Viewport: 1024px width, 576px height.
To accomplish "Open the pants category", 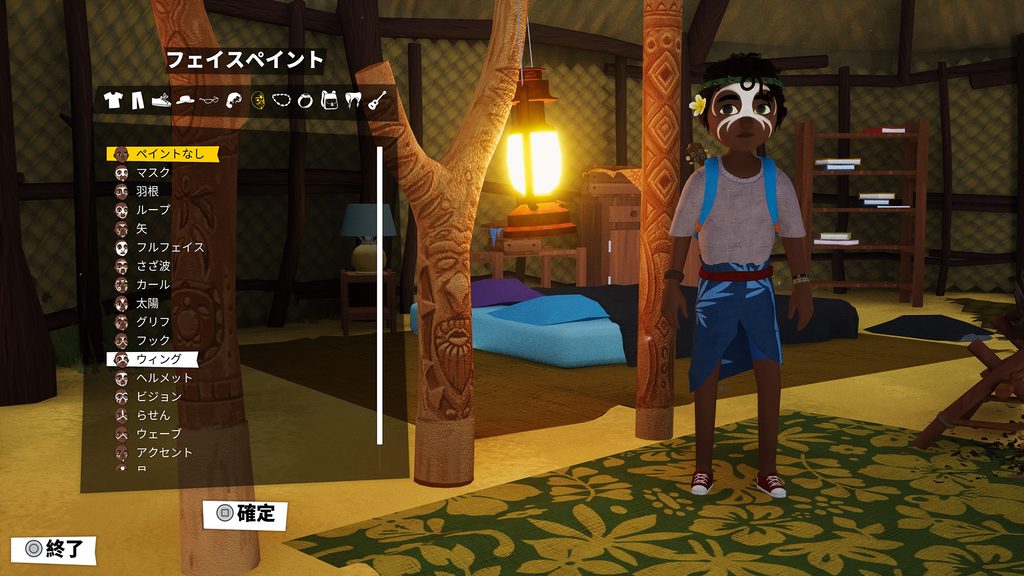I will 137,100.
